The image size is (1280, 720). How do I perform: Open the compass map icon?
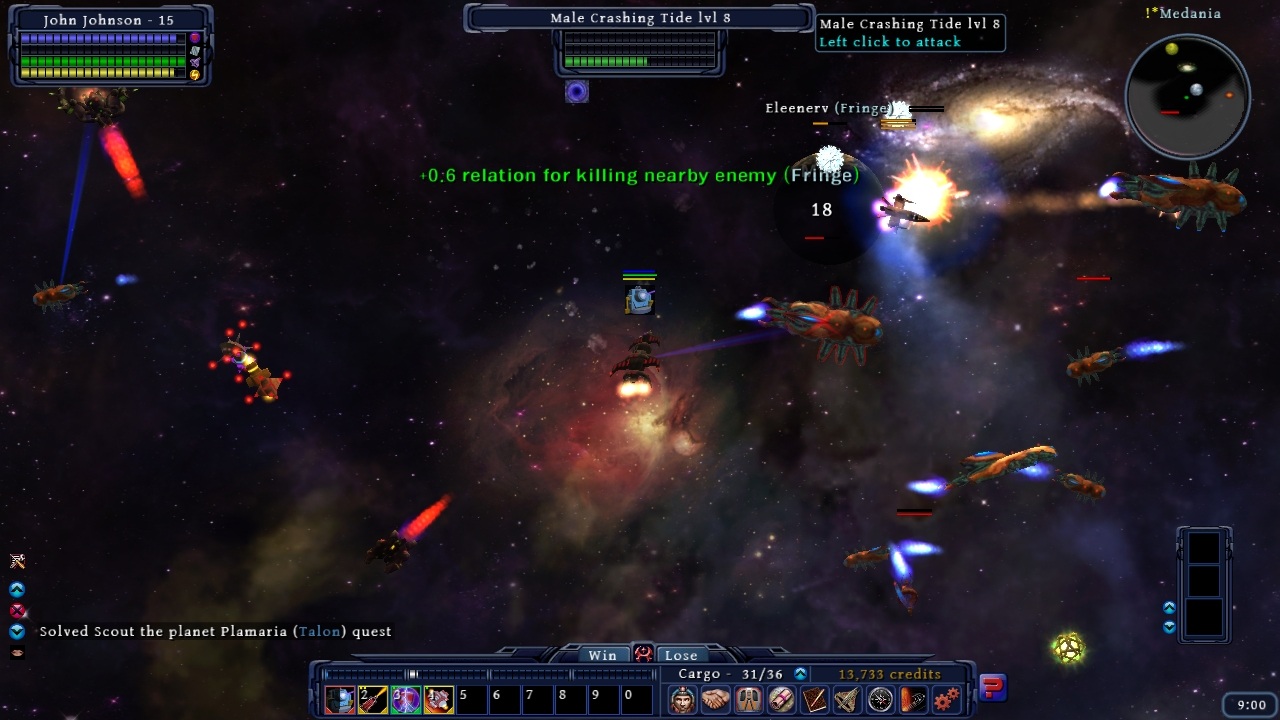coord(880,699)
